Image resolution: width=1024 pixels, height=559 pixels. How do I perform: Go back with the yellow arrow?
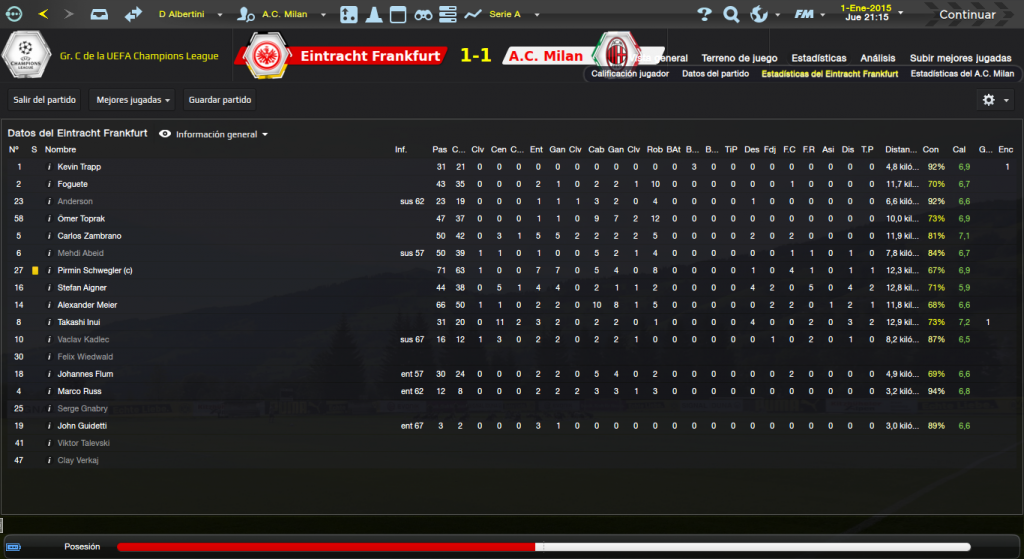coord(43,15)
